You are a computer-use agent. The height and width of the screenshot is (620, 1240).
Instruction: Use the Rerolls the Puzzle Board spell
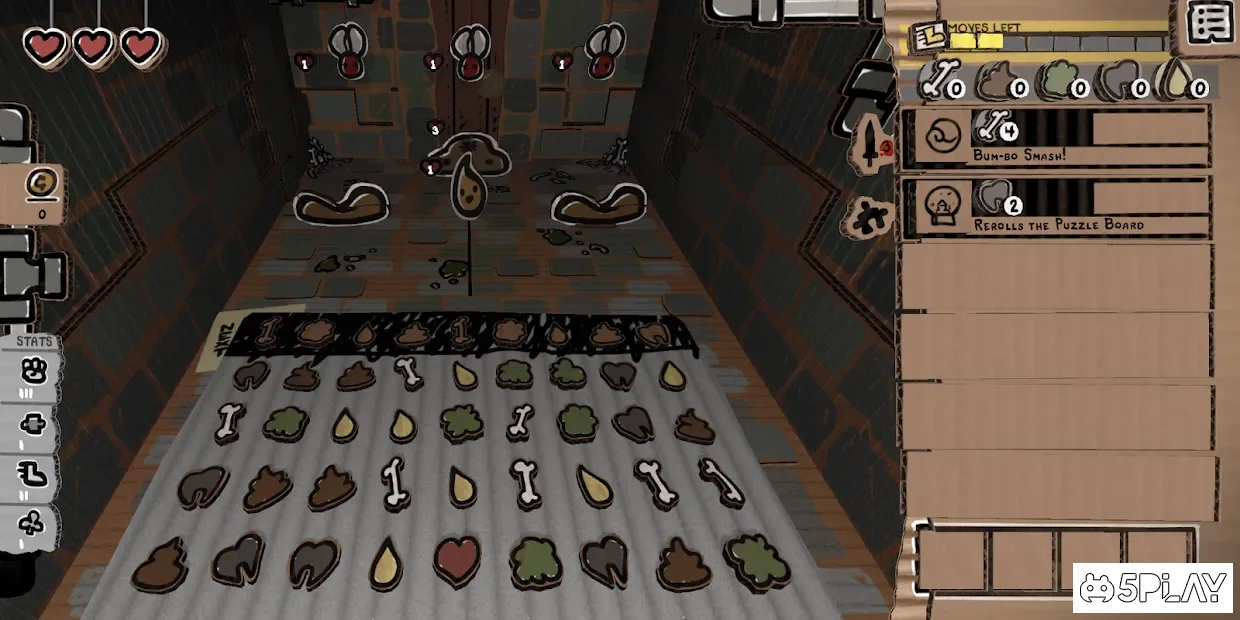click(1055, 208)
